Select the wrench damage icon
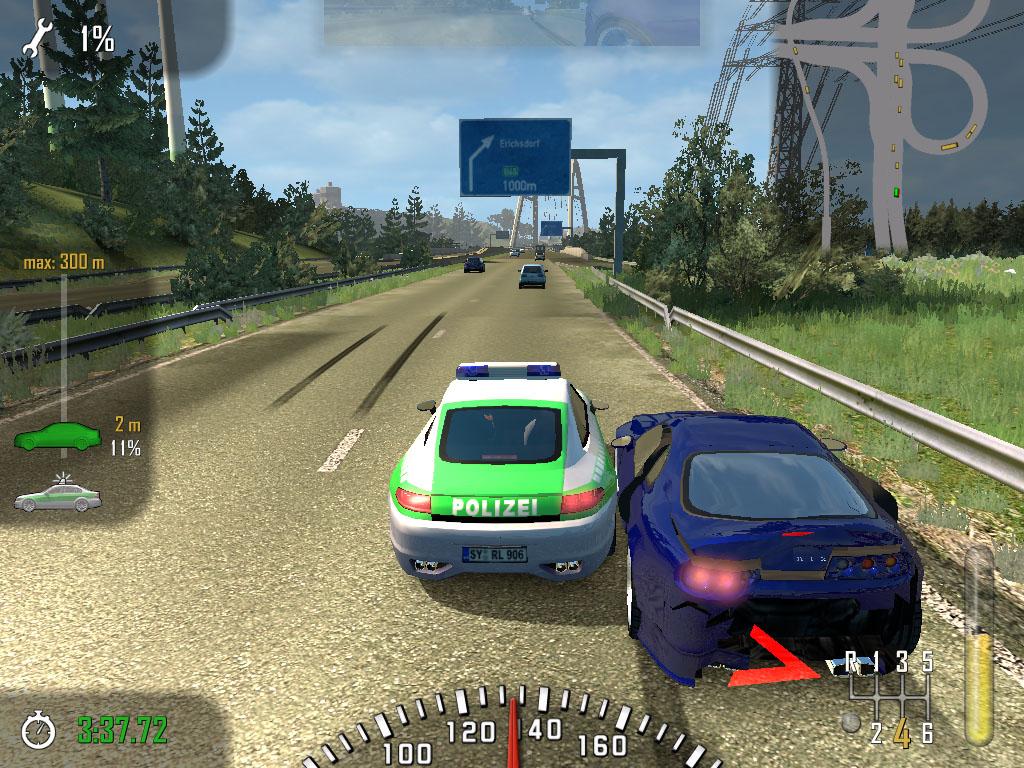Screen dimensions: 1024x768 pyautogui.click(x=43, y=38)
